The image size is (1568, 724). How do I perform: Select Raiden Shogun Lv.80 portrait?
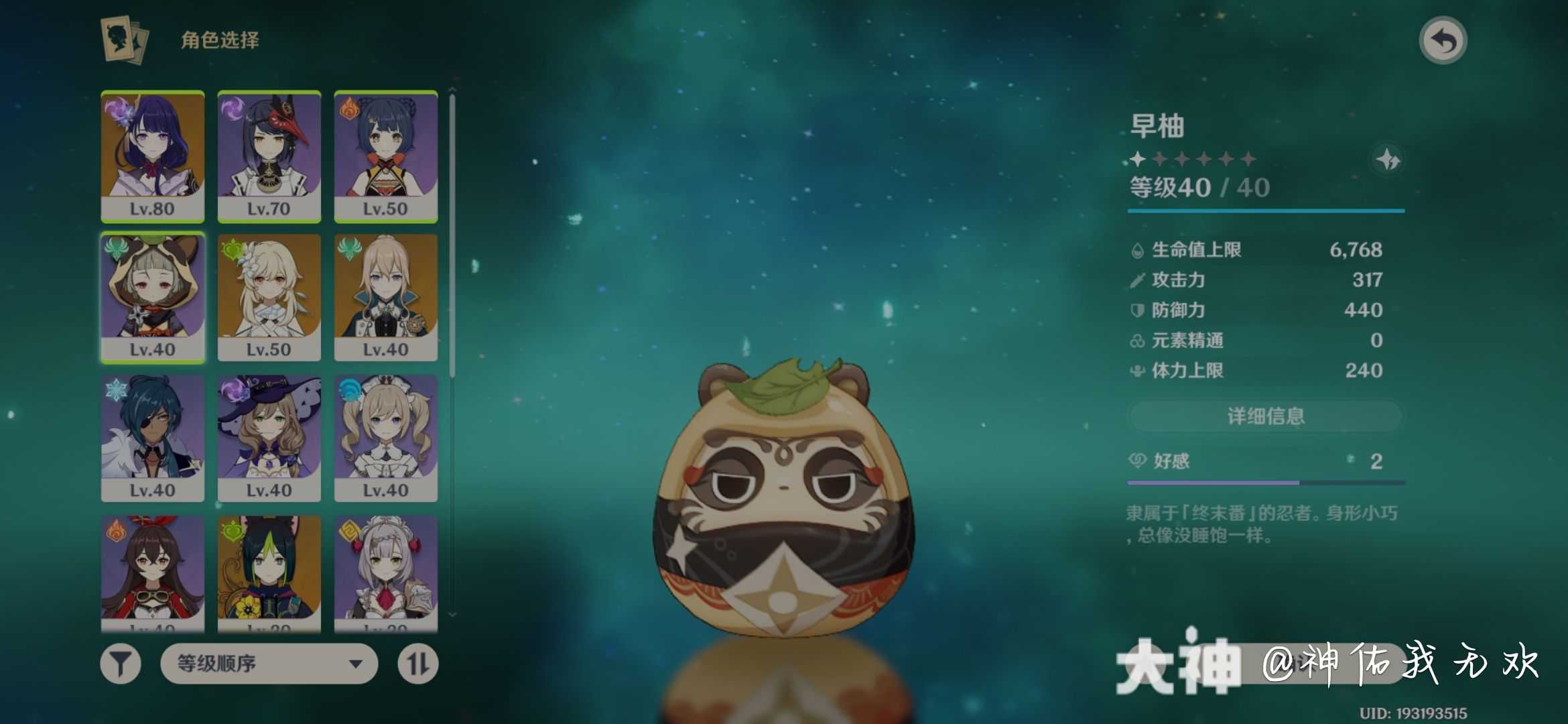(x=153, y=156)
